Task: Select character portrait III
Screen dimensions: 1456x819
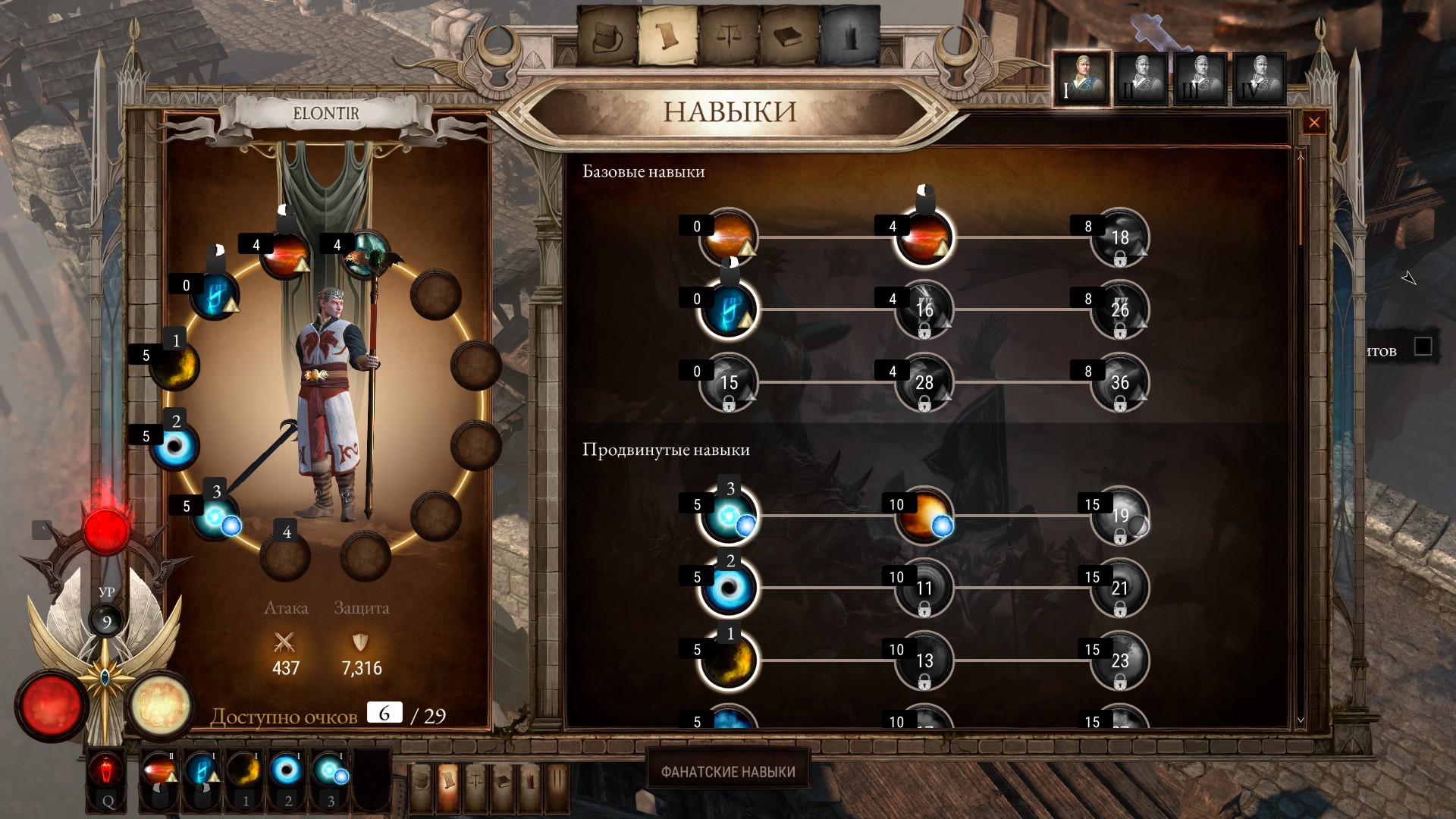Action: [1200, 80]
